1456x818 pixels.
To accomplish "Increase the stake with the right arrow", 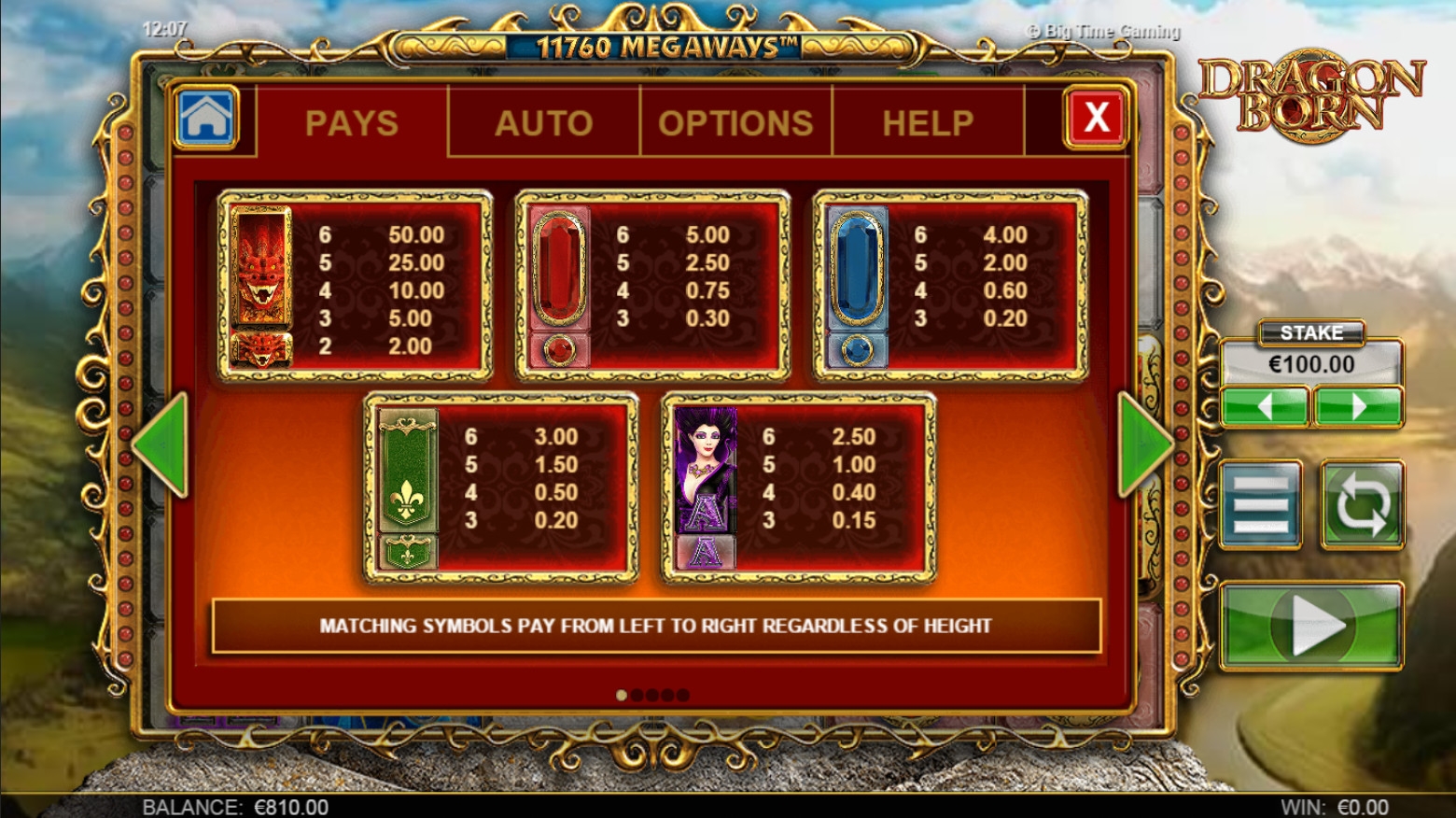I will pos(1358,407).
